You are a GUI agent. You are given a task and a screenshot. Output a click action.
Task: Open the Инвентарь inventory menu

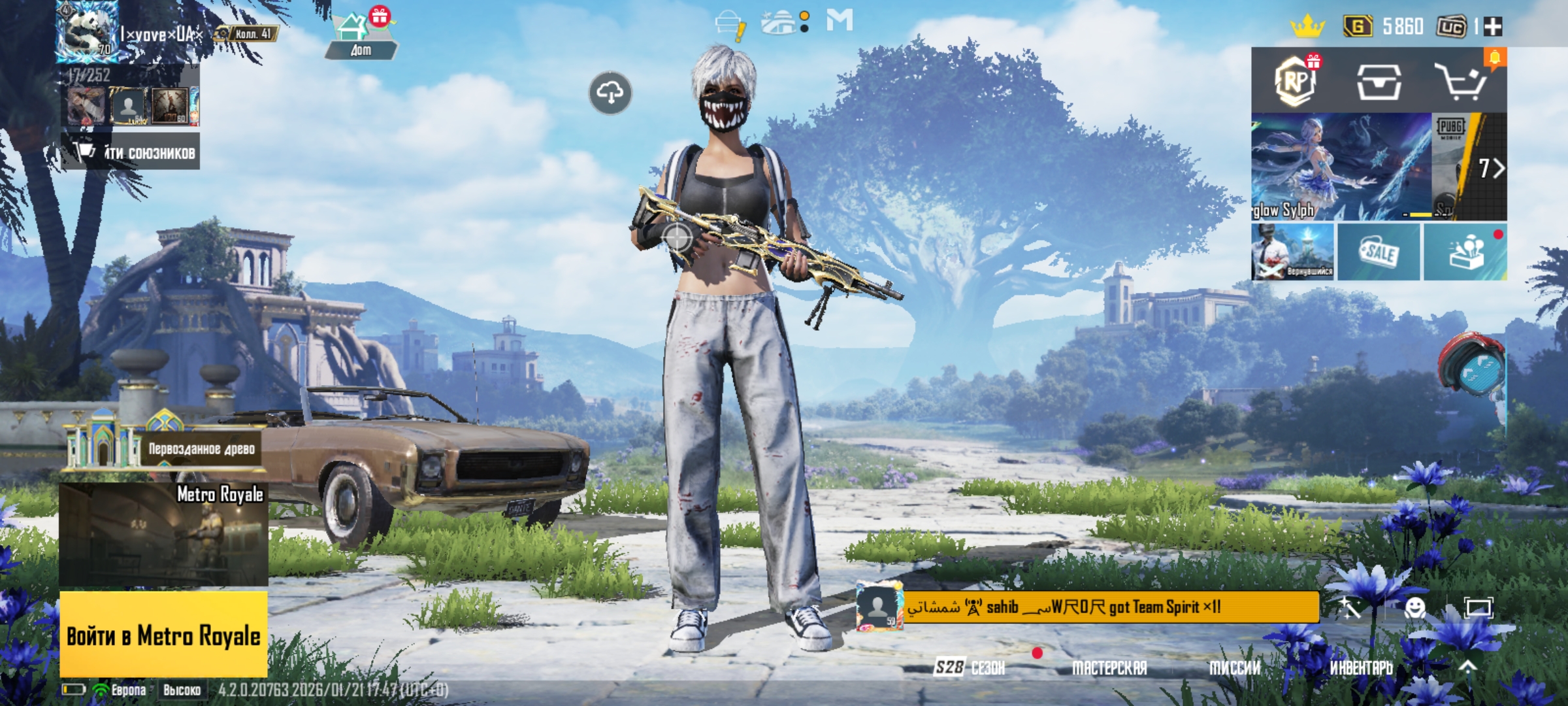1361,667
